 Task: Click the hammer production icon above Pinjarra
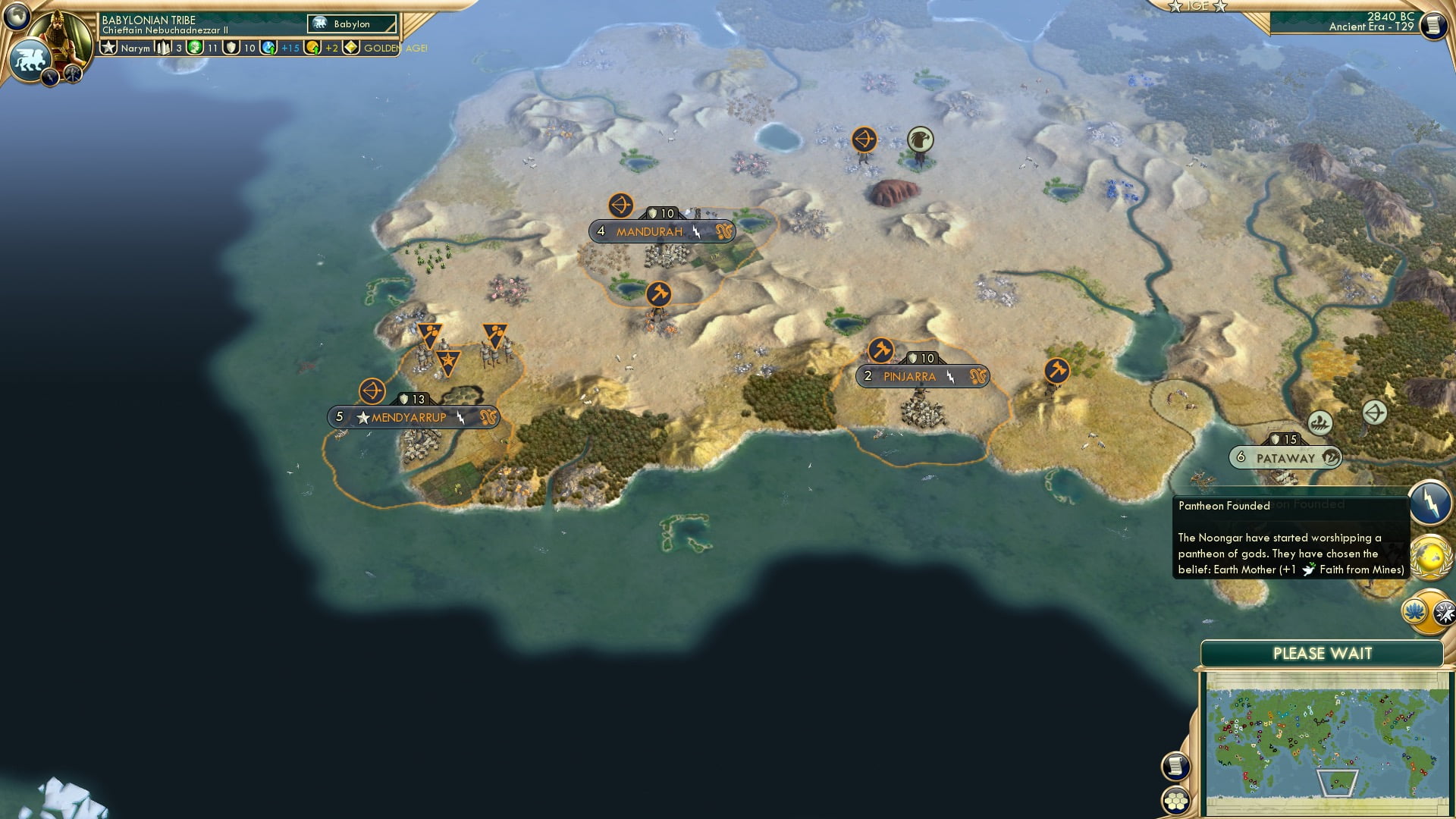pos(880,350)
